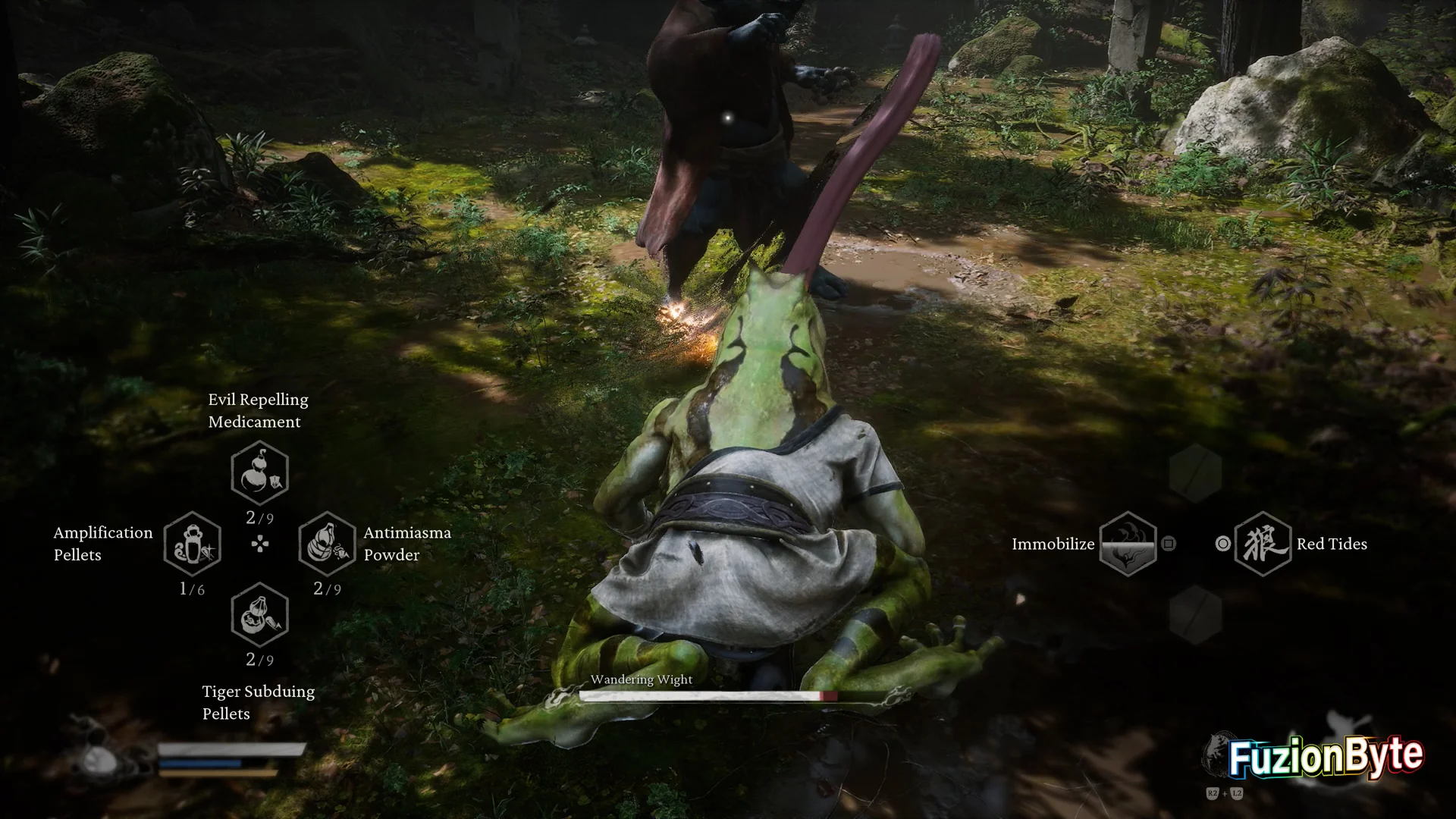Select the Tiger Subduing Pellets slot

coord(259,615)
